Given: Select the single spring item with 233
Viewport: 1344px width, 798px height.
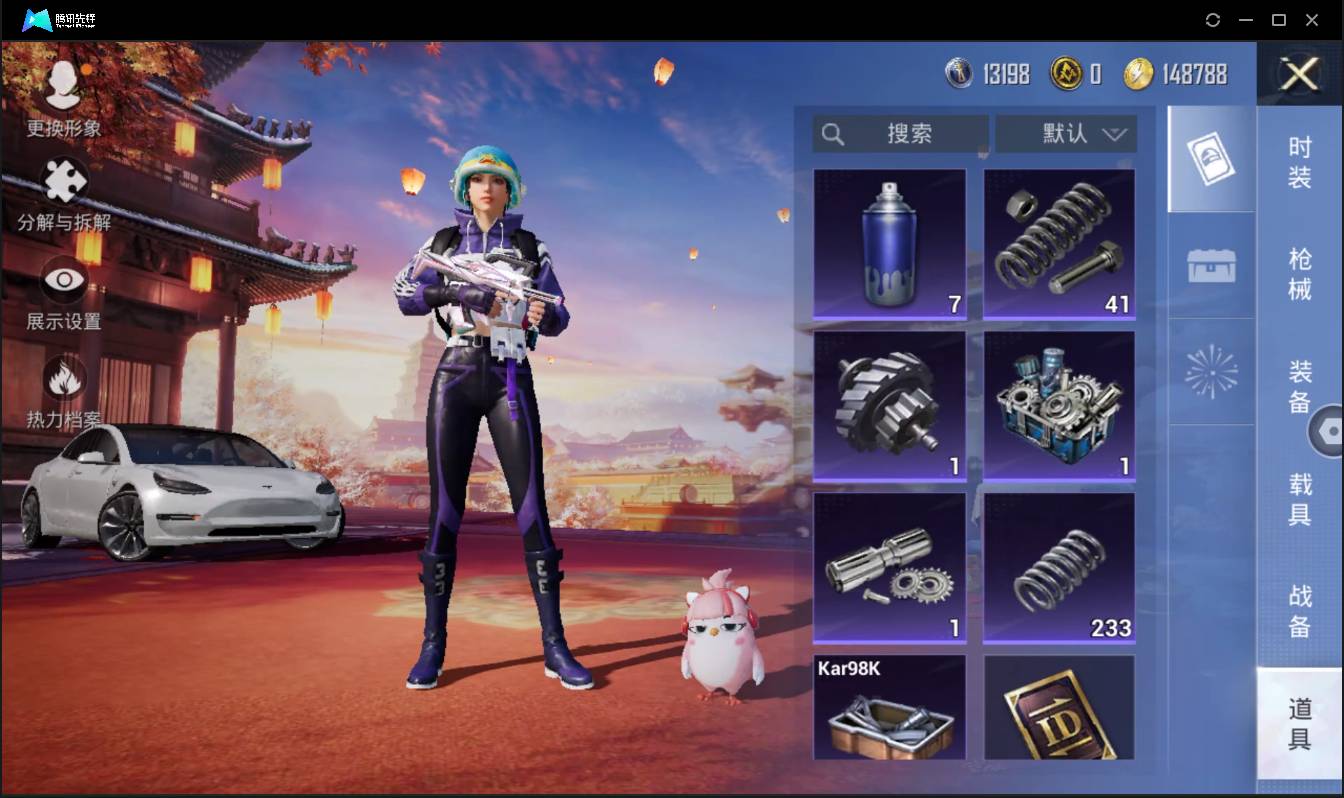Looking at the screenshot, I should (x=1059, y=568).
